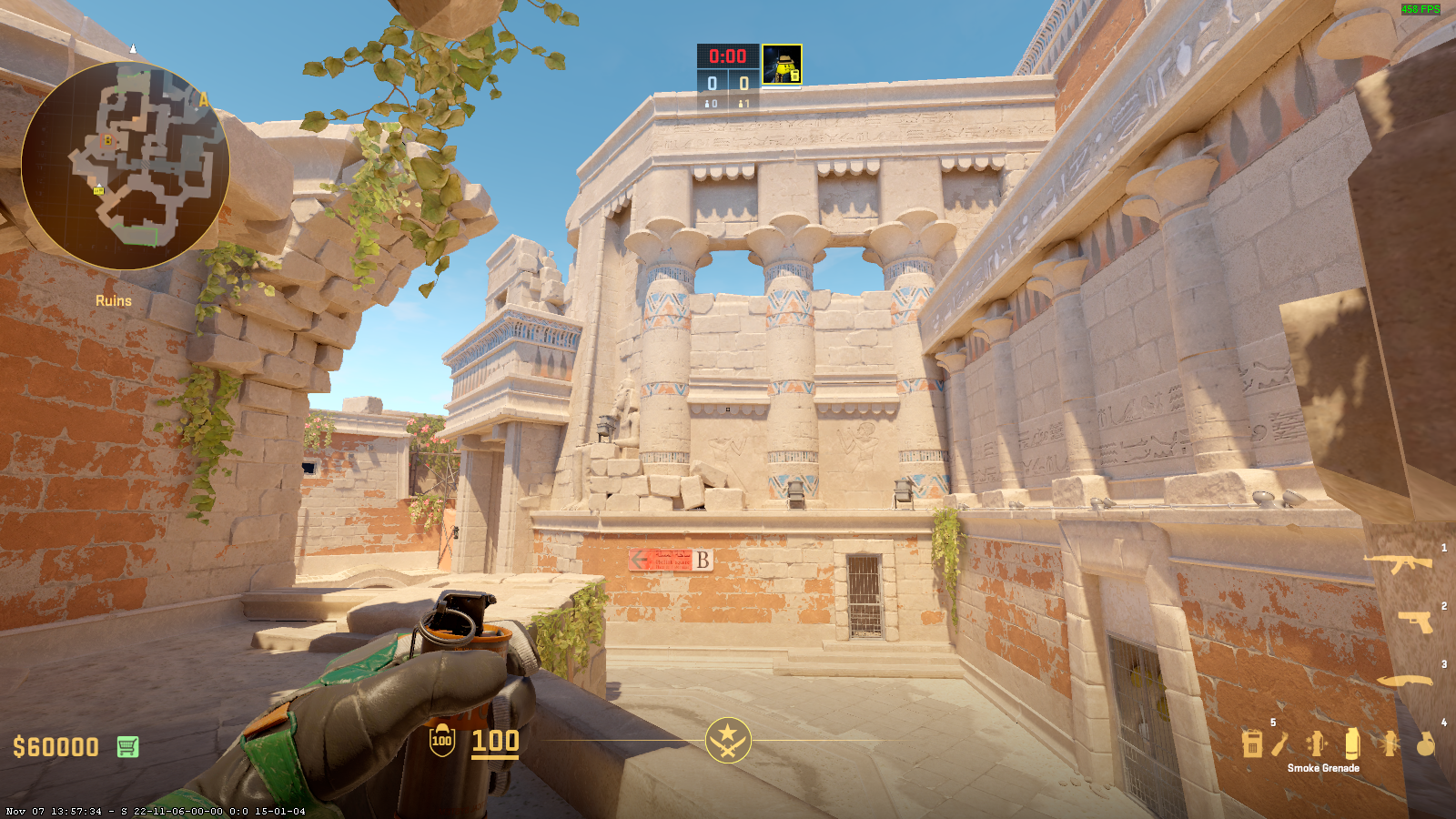Select the player avatar beside the scoreboard
The height and width of the screenshot is (819, 1456).
782,65
